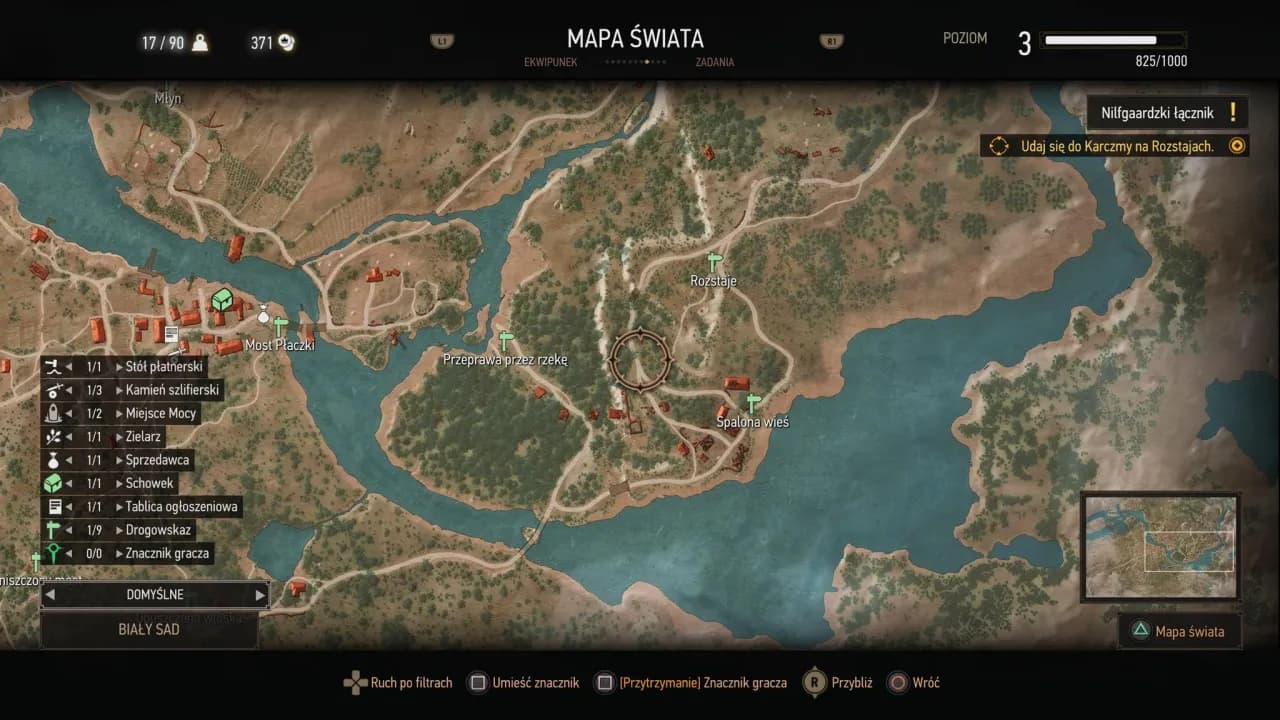The image size is (1280, 720).
Task: Toggle the Znacznik gracza filter off
Action: coord(55,553)
